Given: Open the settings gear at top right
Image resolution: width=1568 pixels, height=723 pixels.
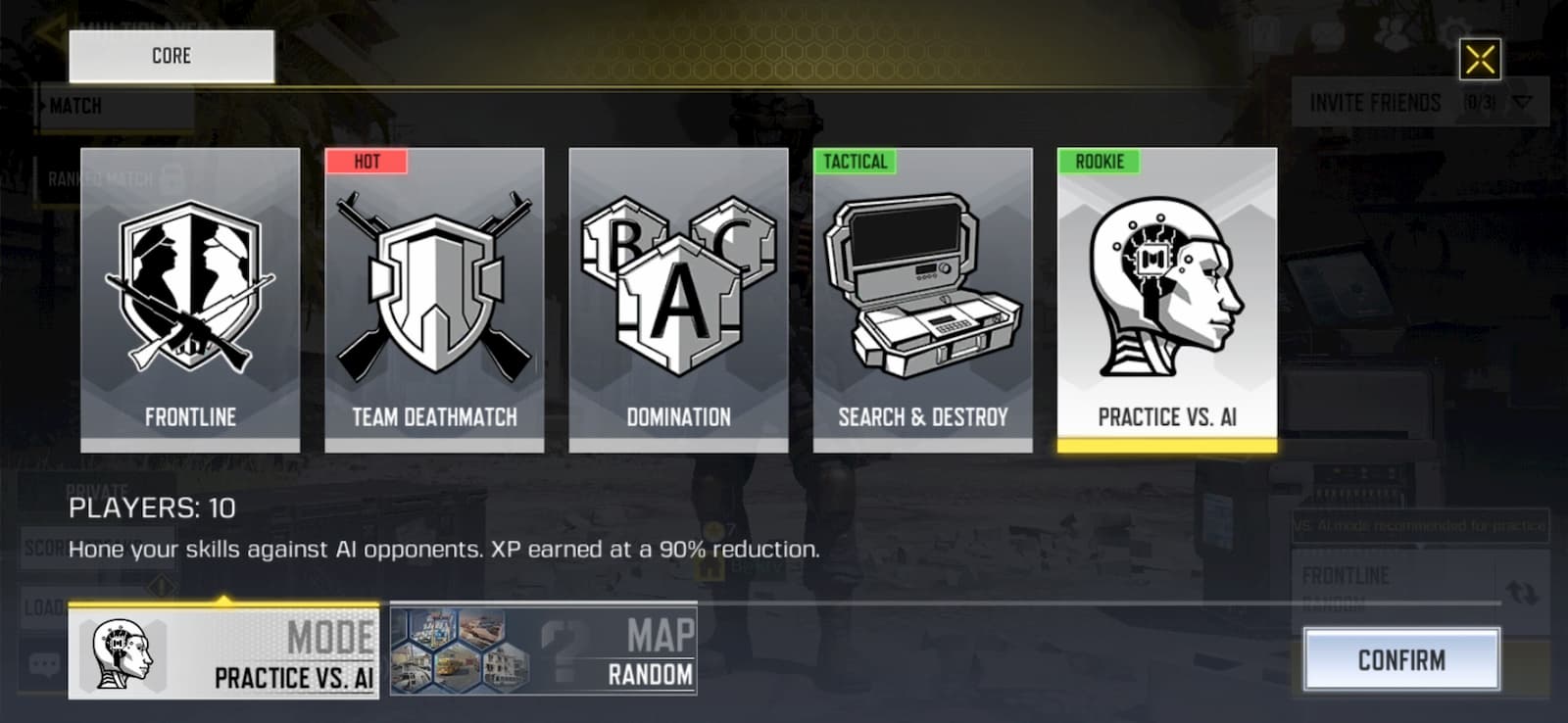Looking at the screenshot, I should point(1452,29).
